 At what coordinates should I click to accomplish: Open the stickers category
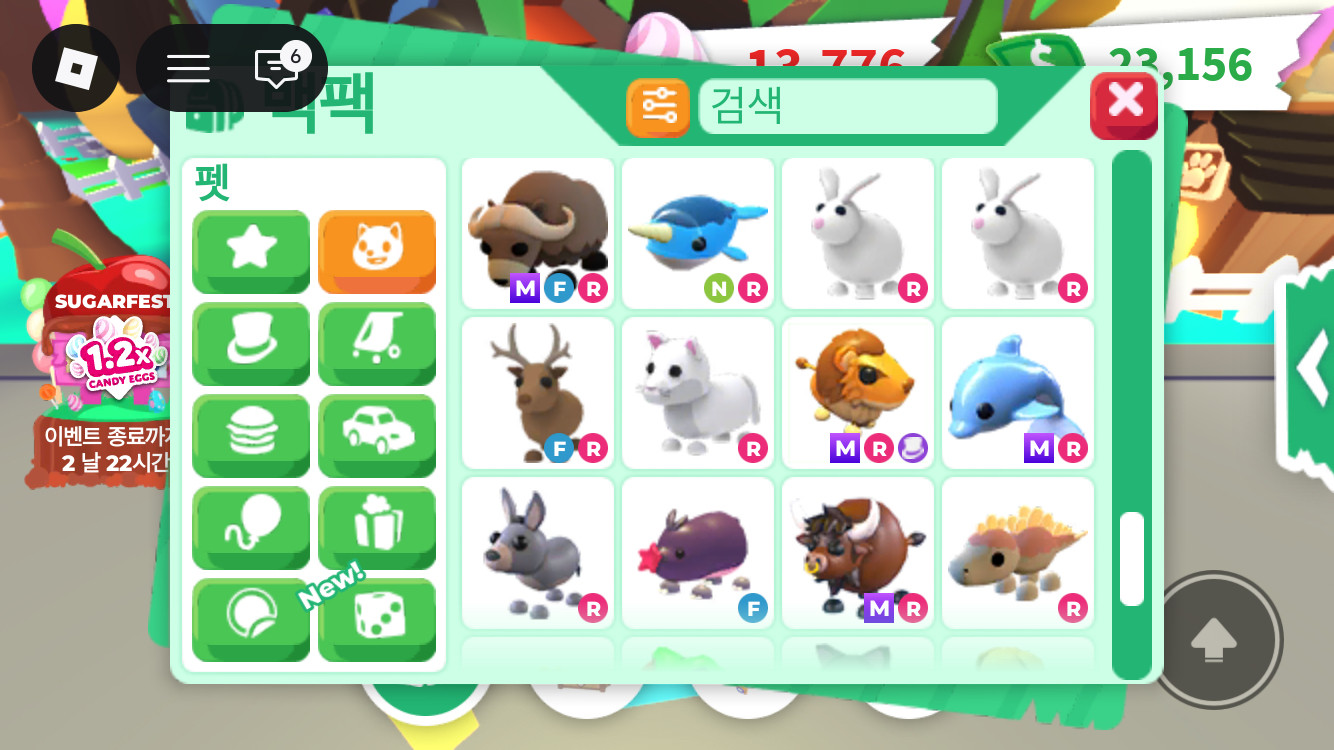point(251,620)
